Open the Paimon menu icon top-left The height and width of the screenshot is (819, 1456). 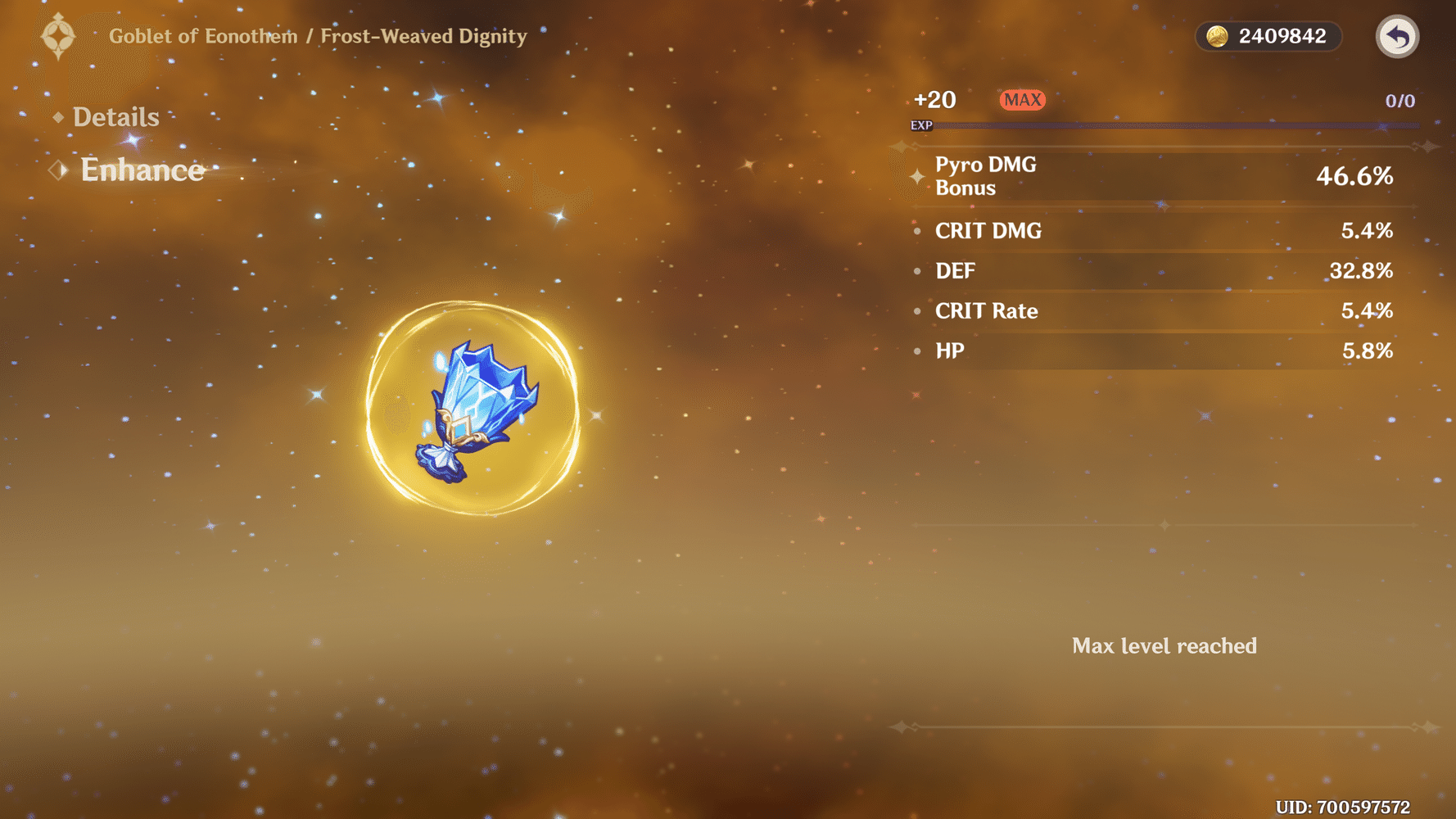point(57,35)
